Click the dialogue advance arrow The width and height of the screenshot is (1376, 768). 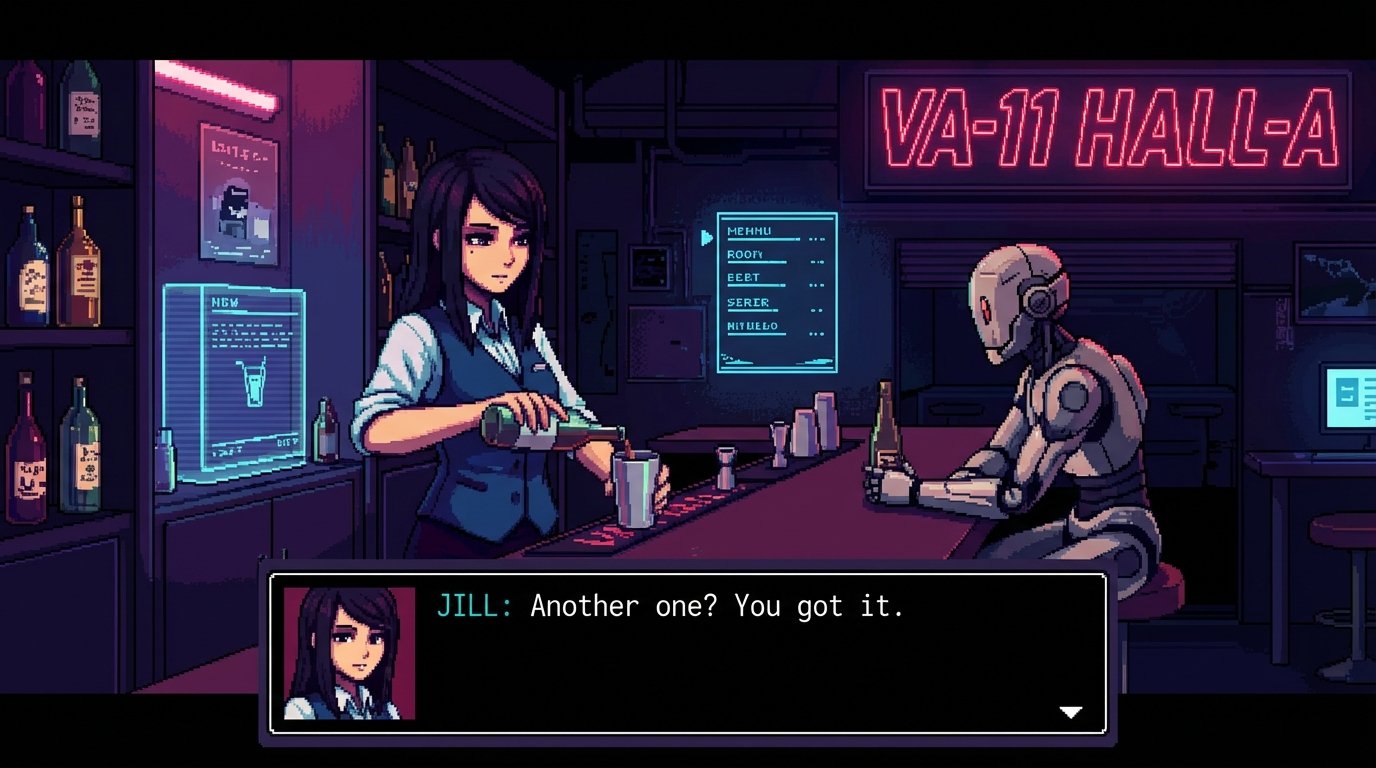(1070, 712)
